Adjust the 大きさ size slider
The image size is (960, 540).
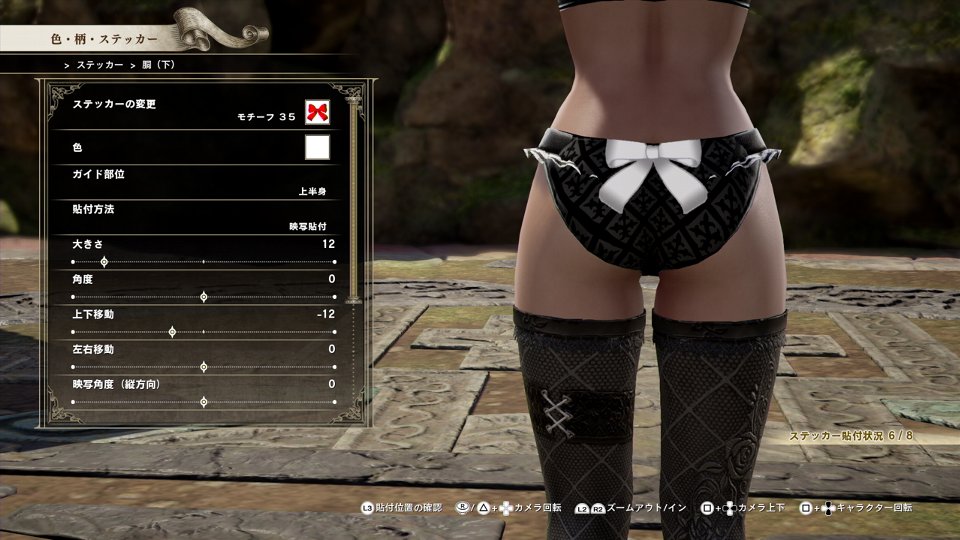[104, 262]
